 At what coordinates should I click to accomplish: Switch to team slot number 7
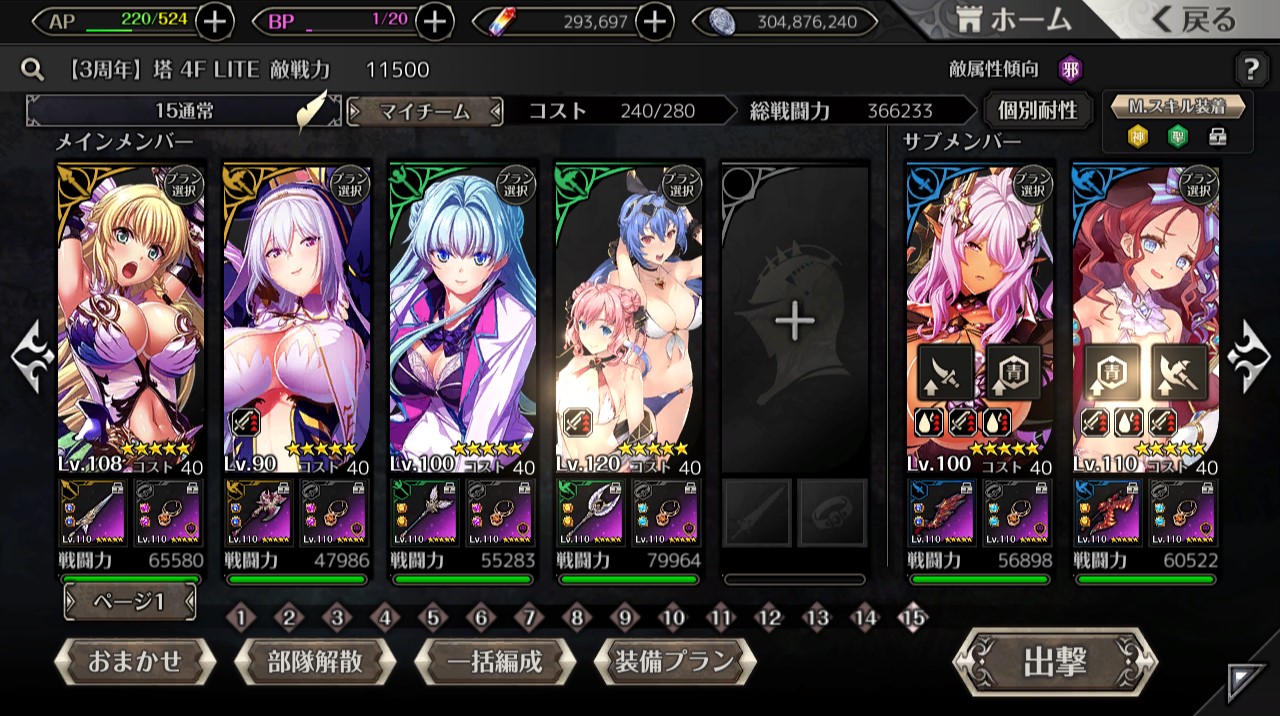click(529, 618)
